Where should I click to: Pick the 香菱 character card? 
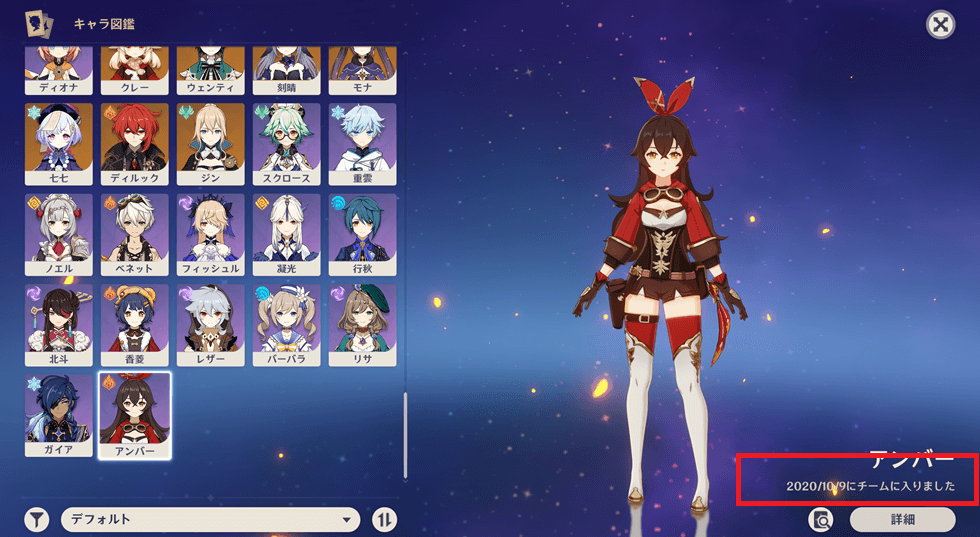(134, 325)
